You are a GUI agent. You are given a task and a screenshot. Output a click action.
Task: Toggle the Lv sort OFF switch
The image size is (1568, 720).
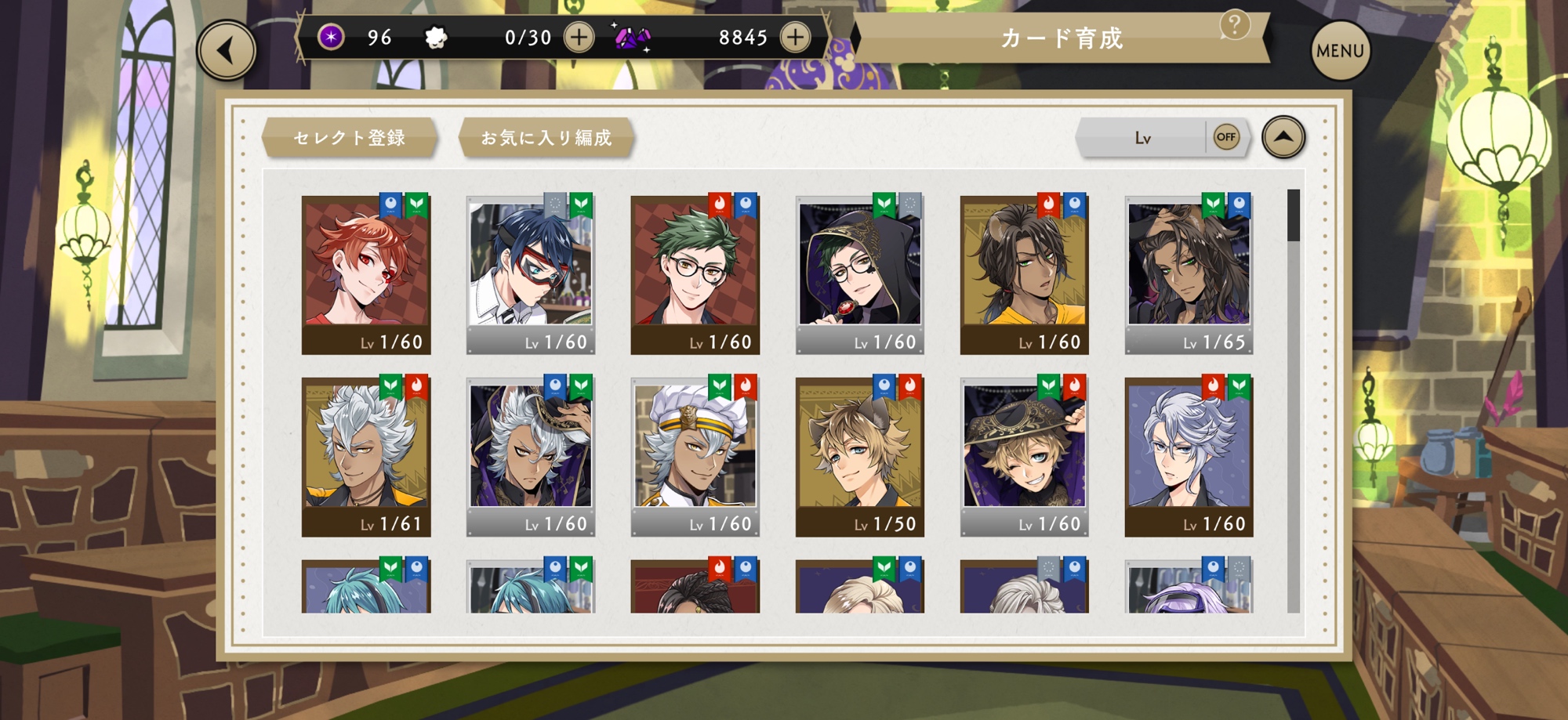[x=1225, y=137]
